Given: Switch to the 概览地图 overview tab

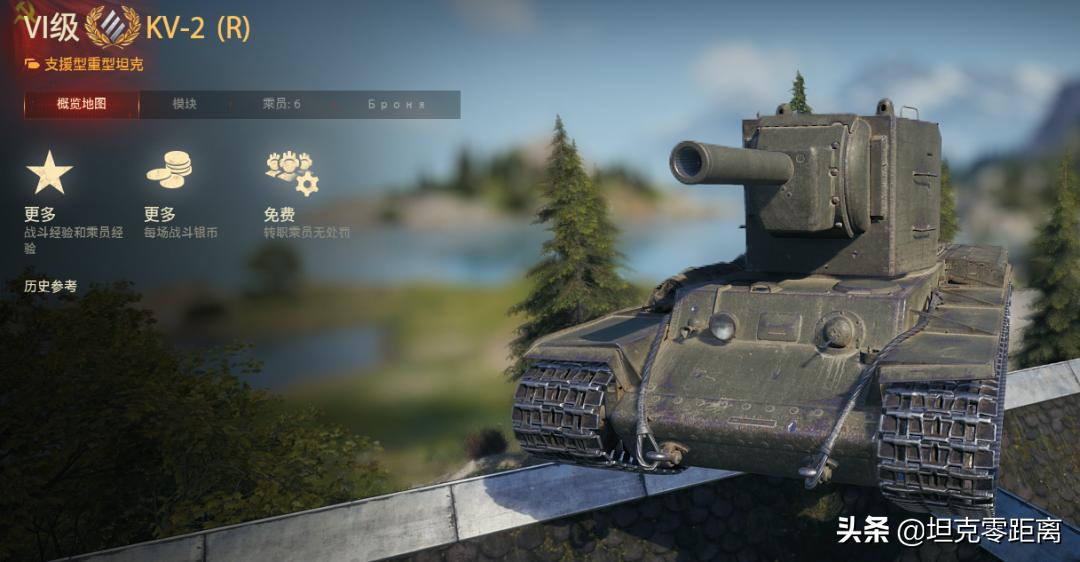Looking at the screenshot, I should pyautogui.click(x=81, y=104).
